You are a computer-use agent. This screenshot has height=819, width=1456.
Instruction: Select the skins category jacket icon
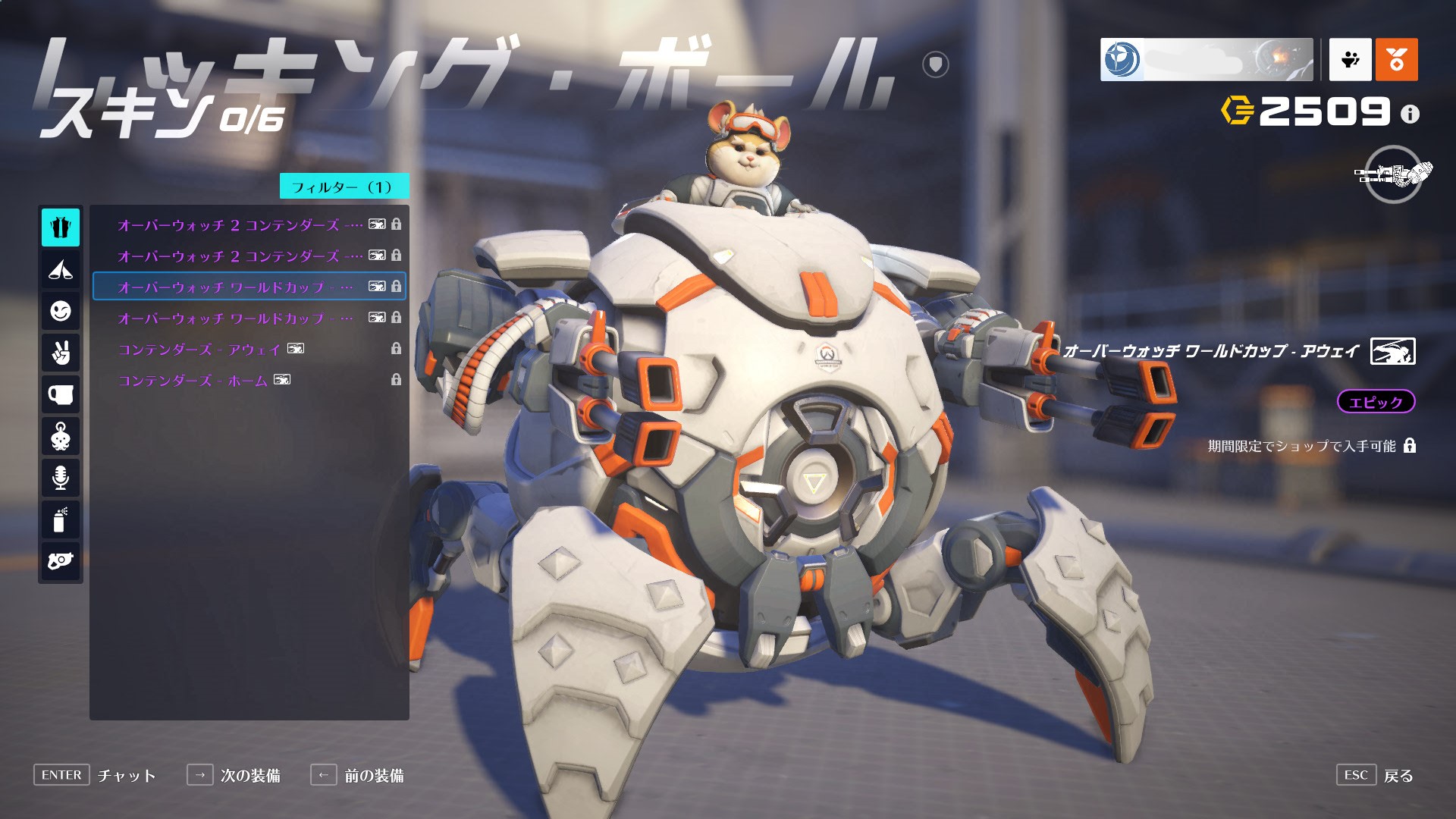tap(61, 227)
